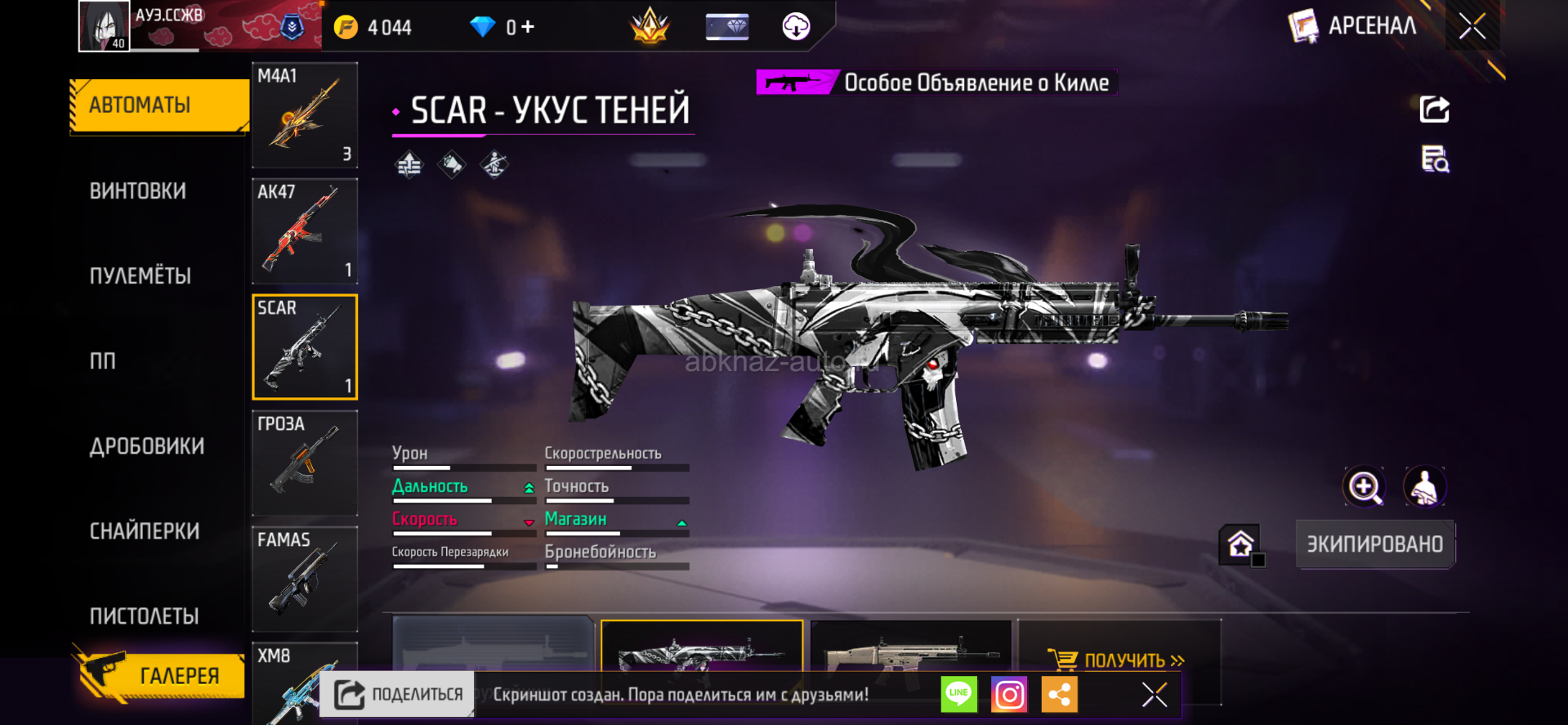This screenshot has height=725, width=1568.
Task: Open the Винтовки weapon category
Action: click(138, 191)
